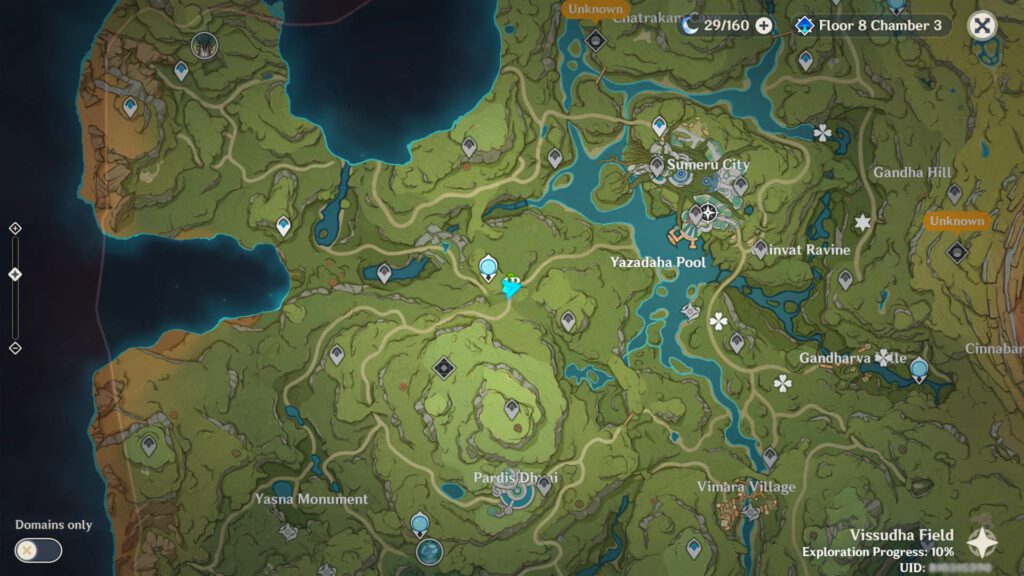Select the Unknown domain marker near Chatrakam Cave
Viewport: 1024px width, 576px height.
pyautogui.click(x=596, y=40)
